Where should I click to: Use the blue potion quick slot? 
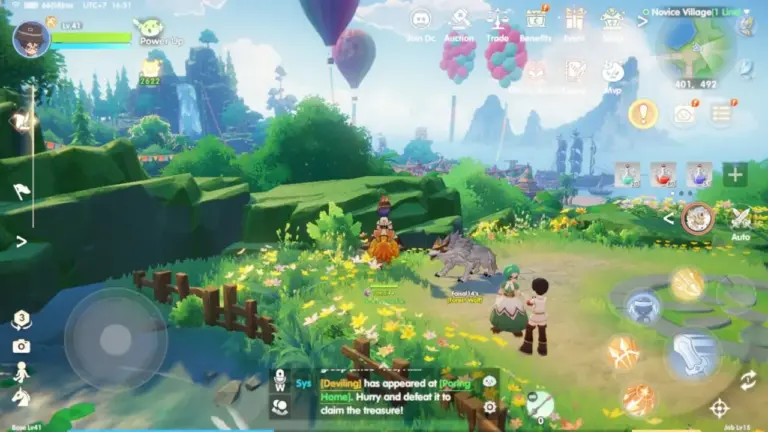(x=699, y=174)
